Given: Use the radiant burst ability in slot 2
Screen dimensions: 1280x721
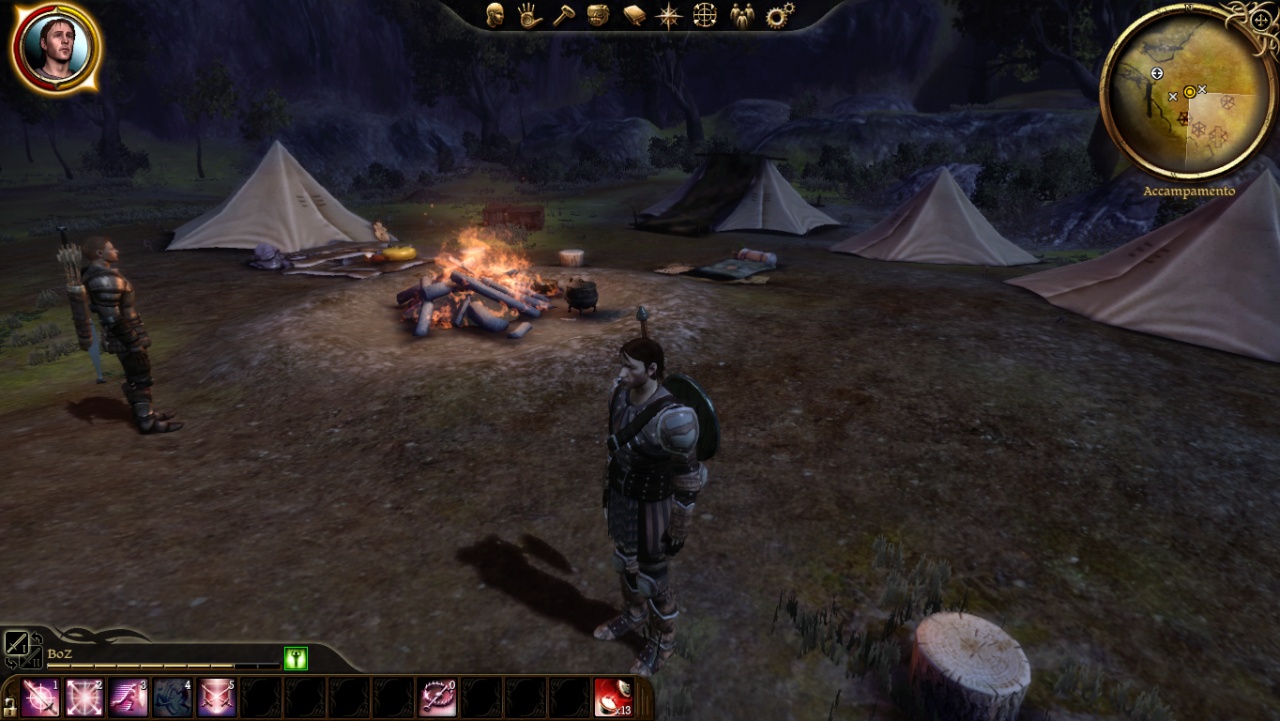Looking at the screenshot, I should pos(85,697).
